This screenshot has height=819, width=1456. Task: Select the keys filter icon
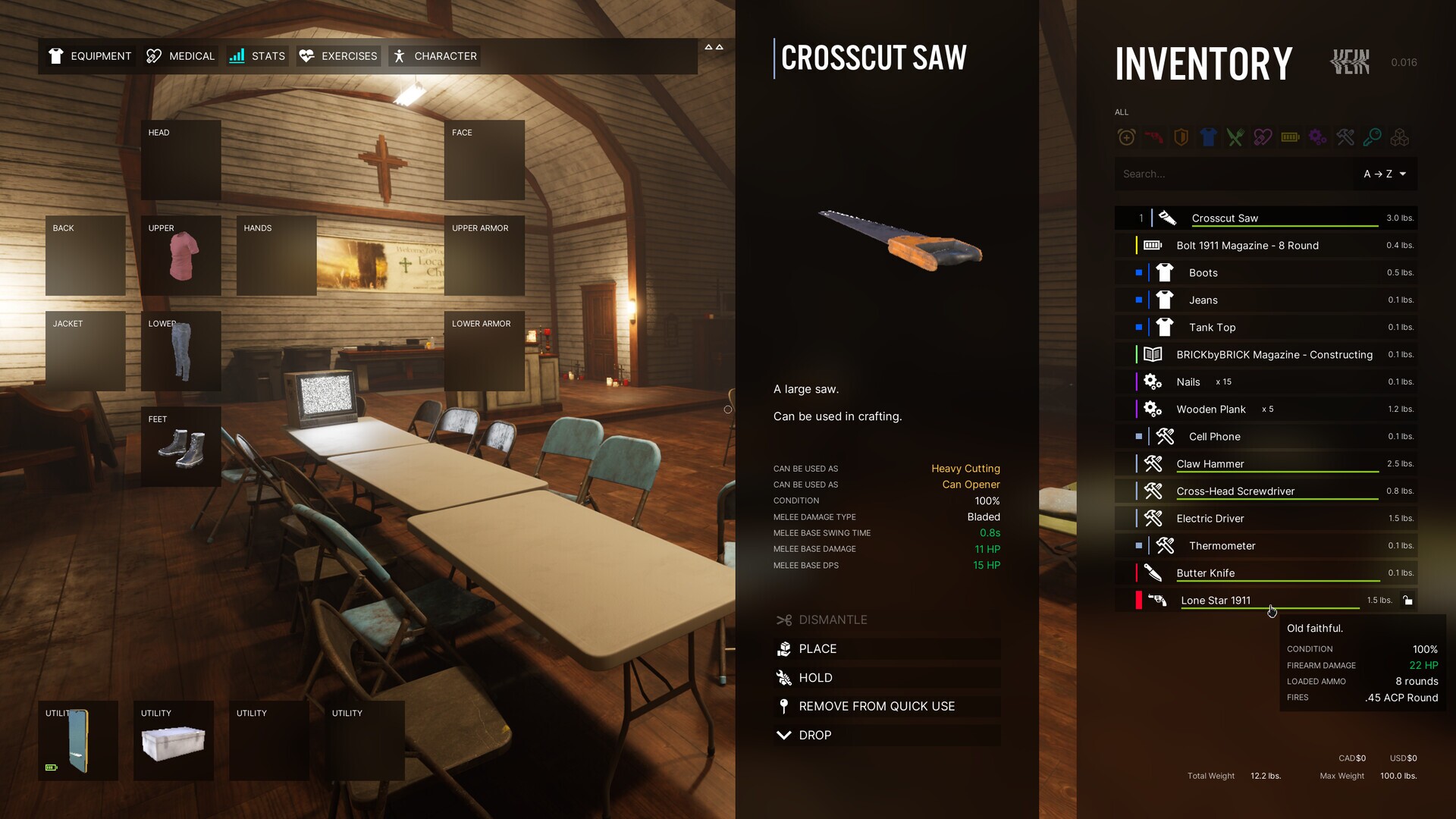click(1373, 137)
